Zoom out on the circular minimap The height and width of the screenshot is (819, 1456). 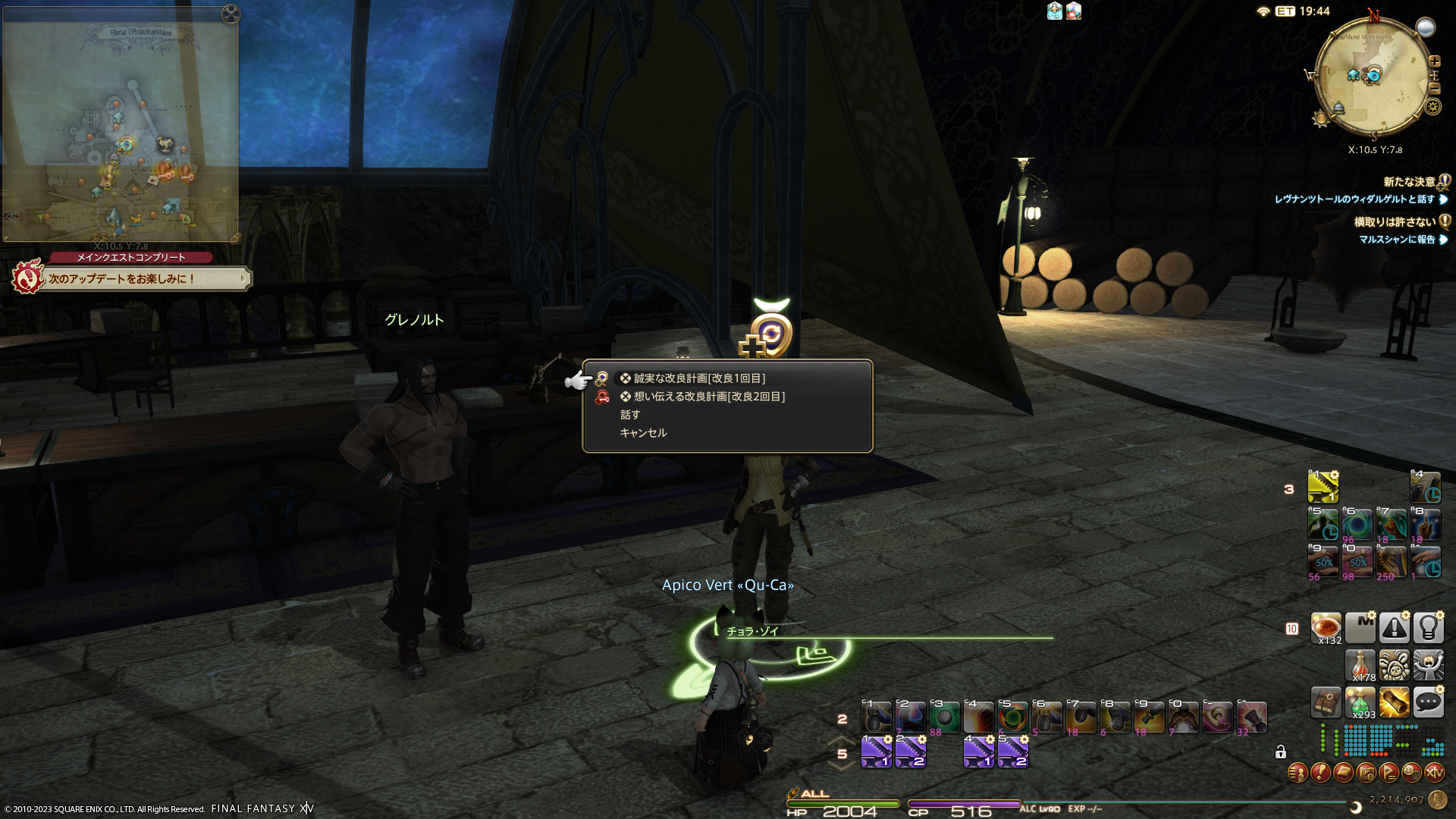point(1435,89)
